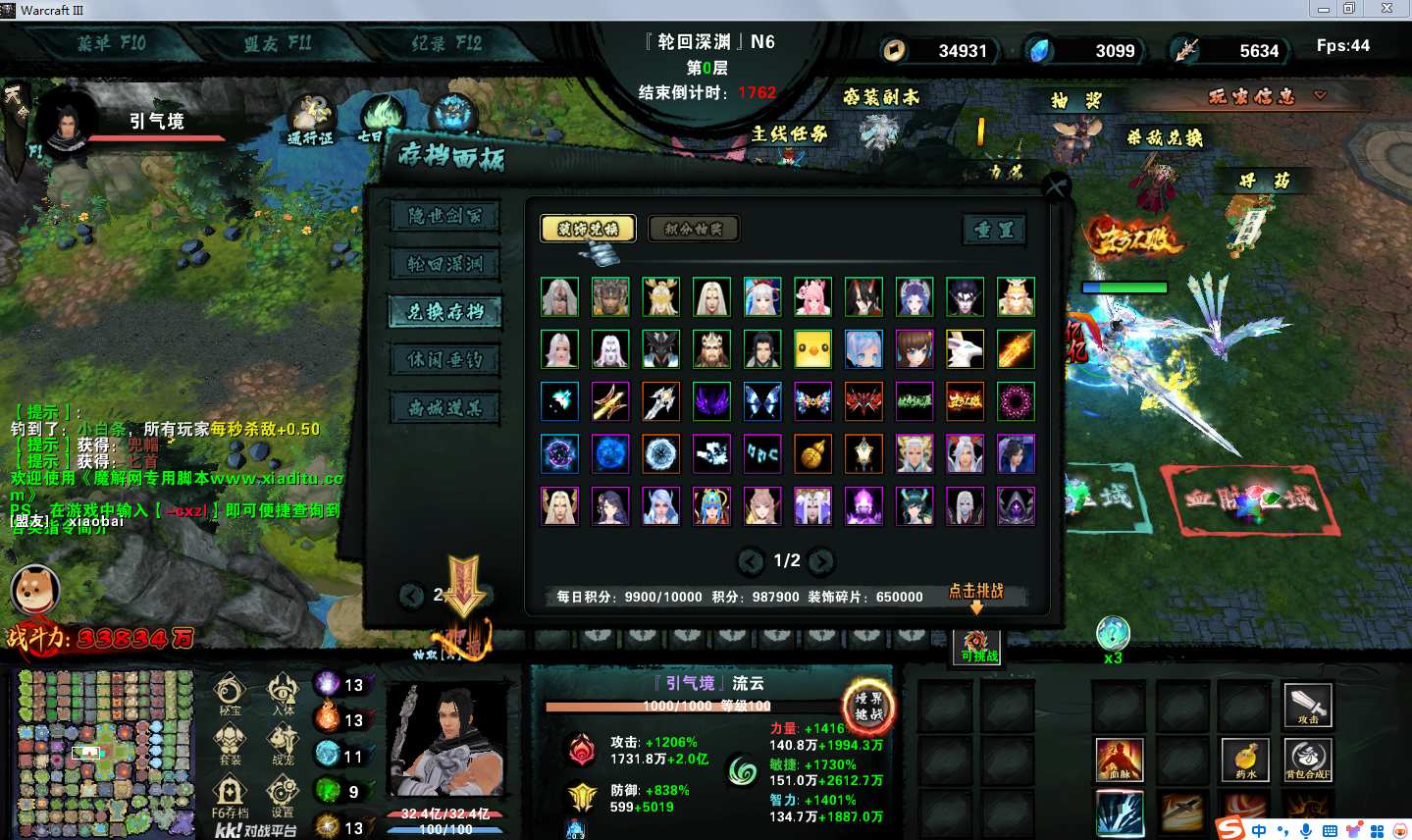This screenshot has width=1412, height=840.
Task: Choose the golden gourd decoration icon
Action: tap(812, 454)
